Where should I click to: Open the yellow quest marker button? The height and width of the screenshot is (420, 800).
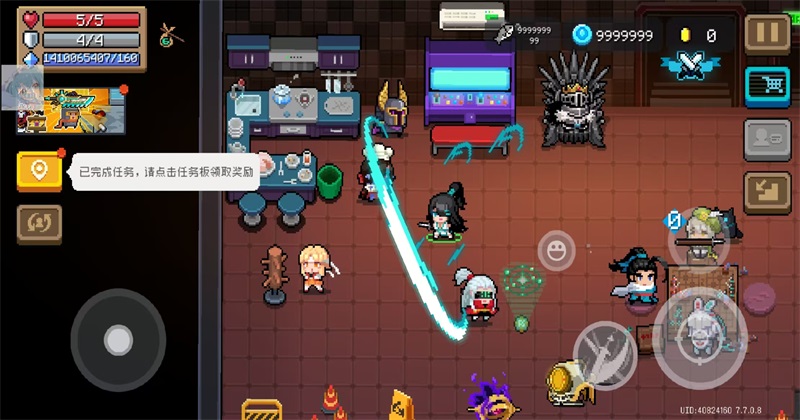[39, 171]
